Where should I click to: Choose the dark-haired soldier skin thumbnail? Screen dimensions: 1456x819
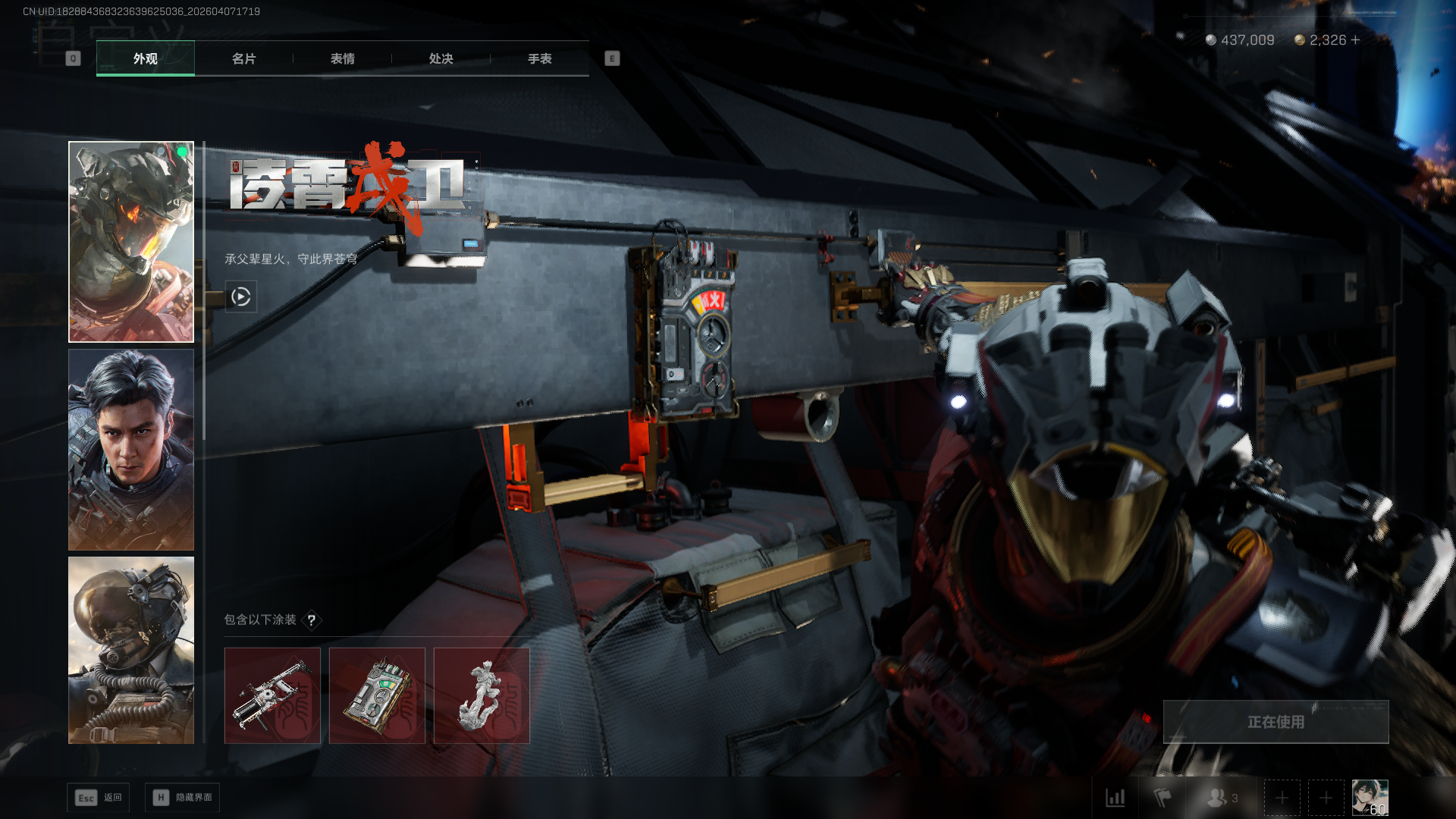(x=131, y=450)
